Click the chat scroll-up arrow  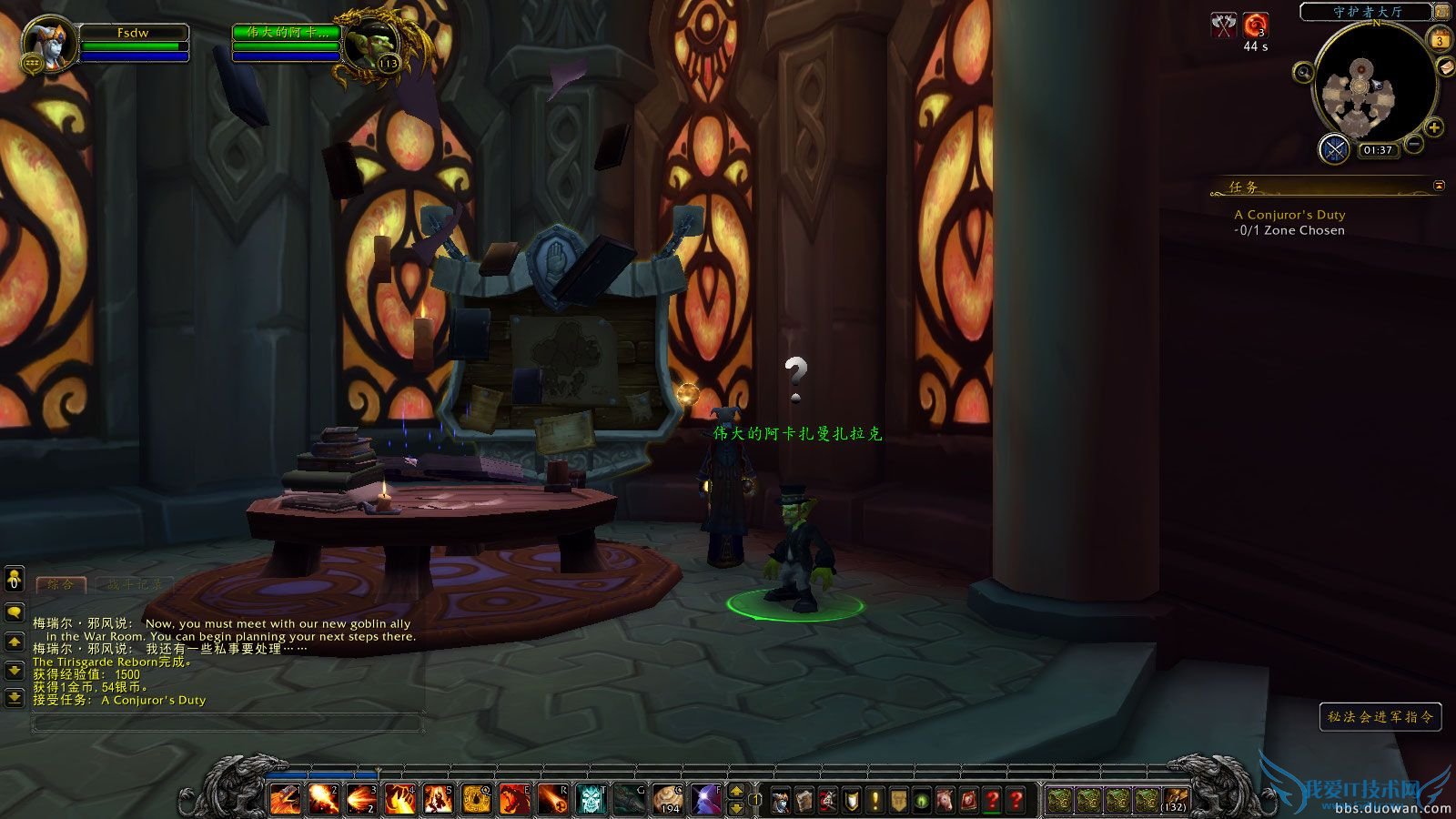coord(14,641)
